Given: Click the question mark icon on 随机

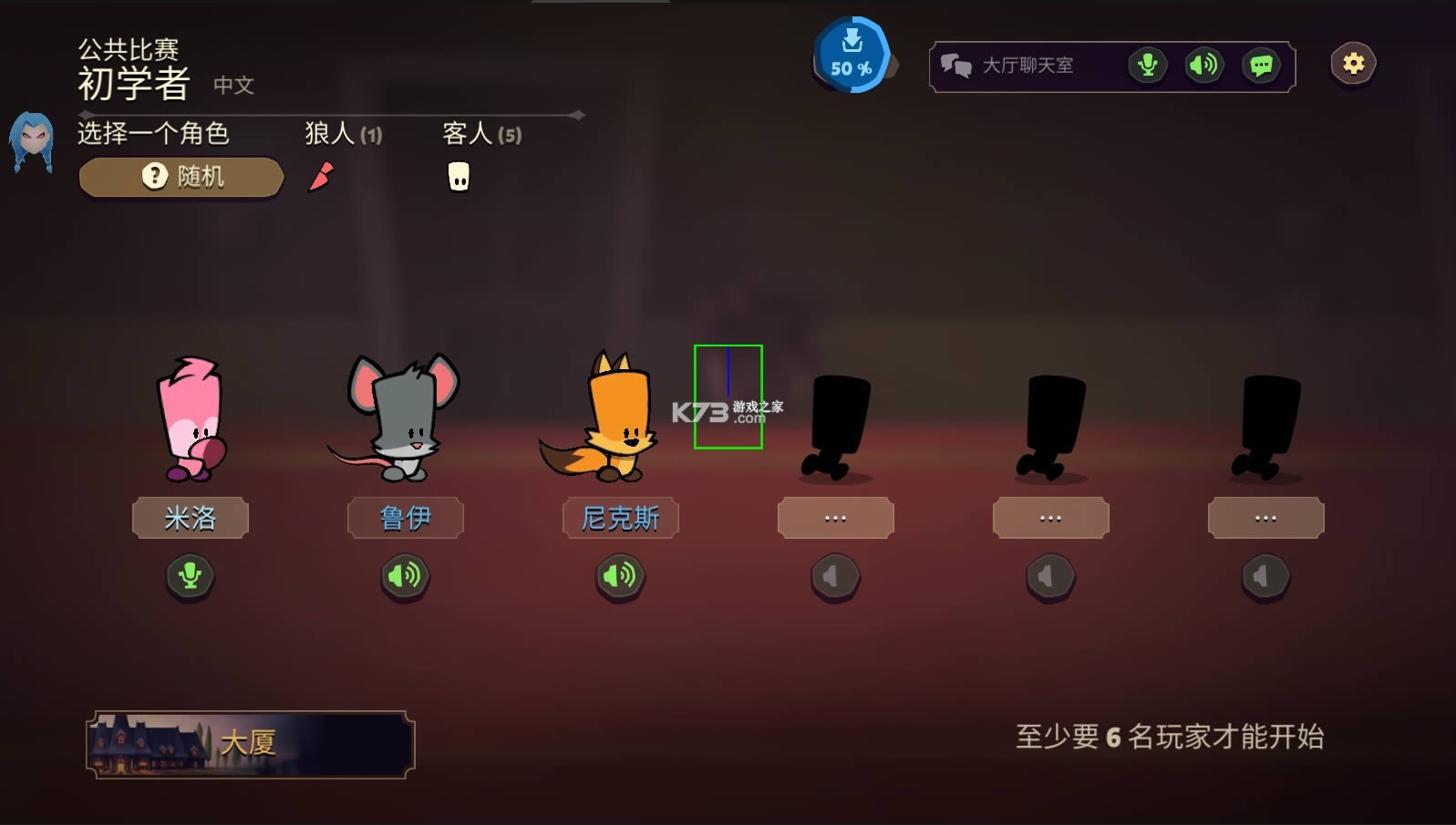Looking at the screenshot, I should click(x=153, y=175).
